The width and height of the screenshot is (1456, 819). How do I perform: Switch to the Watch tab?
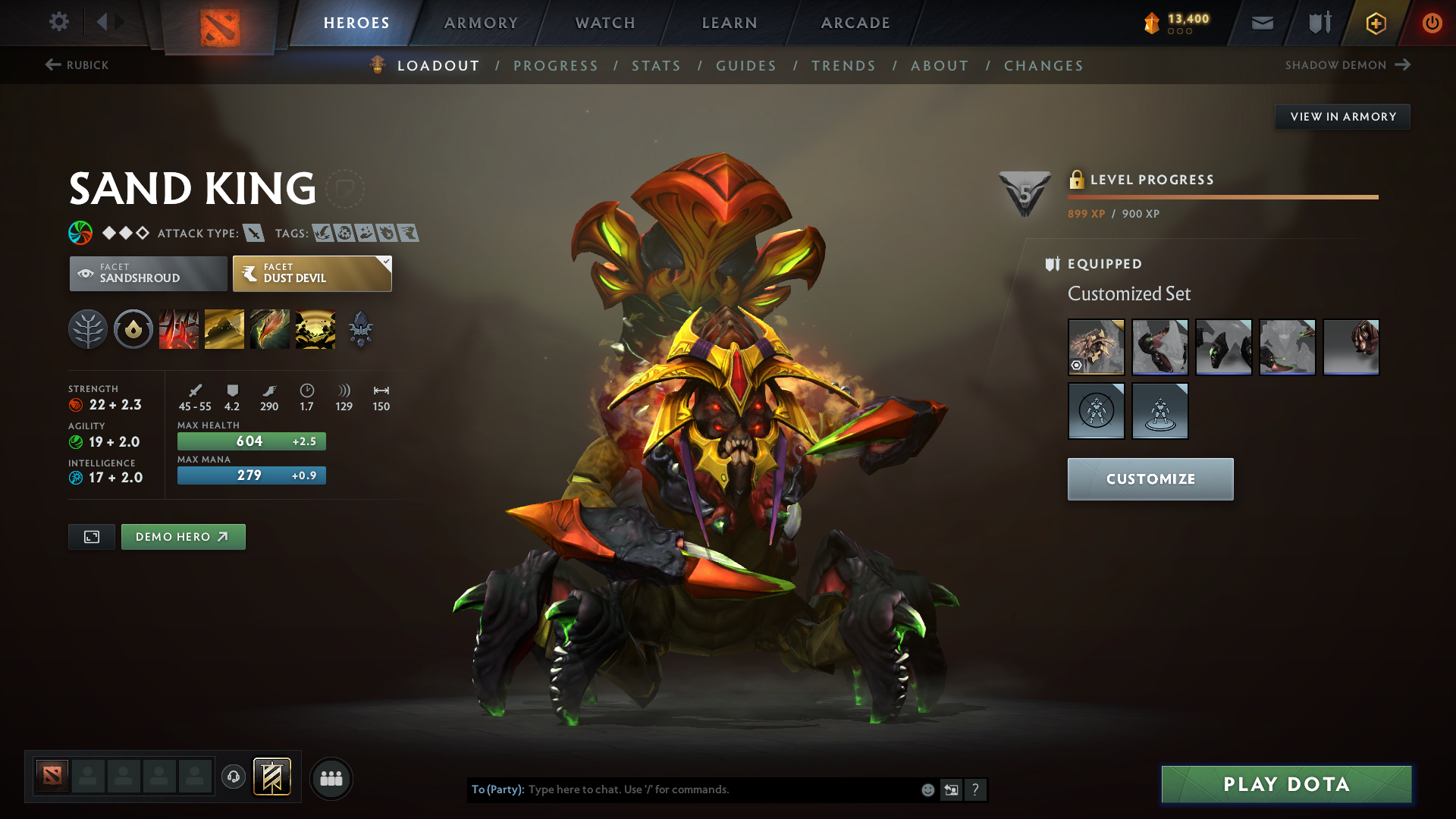point(605,23)
